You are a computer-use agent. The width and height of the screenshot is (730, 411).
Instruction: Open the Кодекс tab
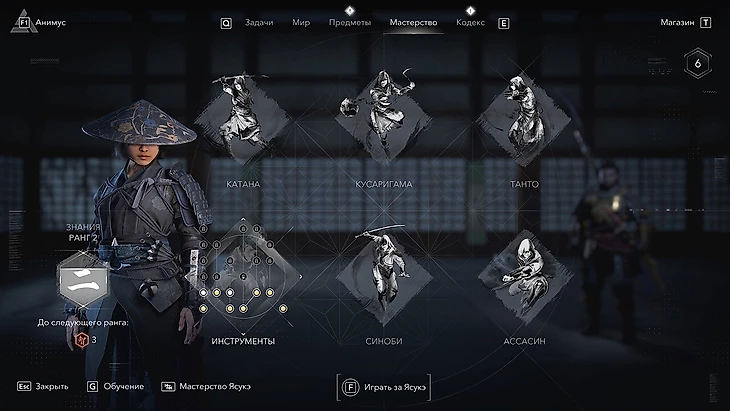tap(470, 22)
